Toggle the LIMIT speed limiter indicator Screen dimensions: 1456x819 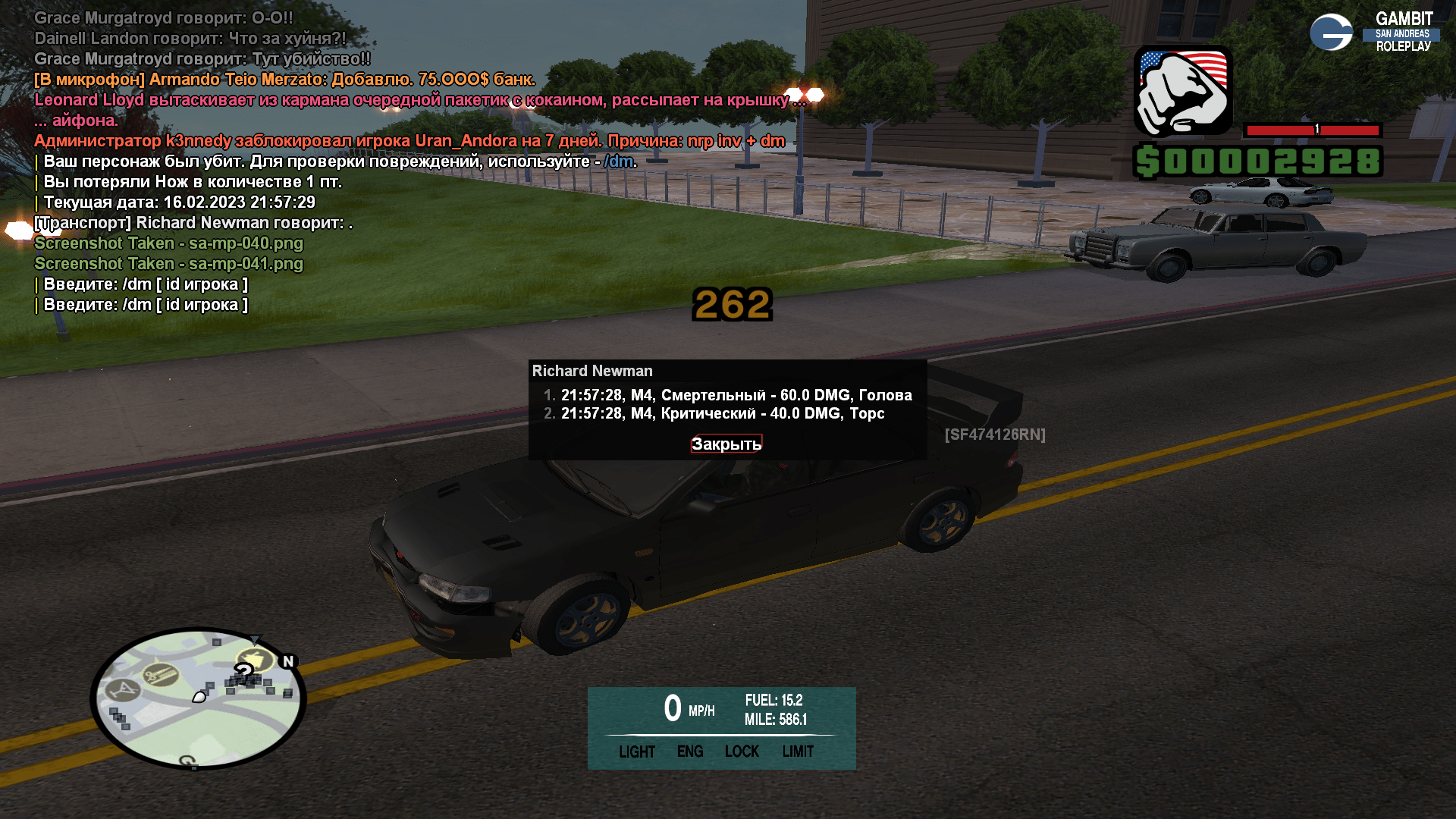pyautogui.click(x=798, y=752)
